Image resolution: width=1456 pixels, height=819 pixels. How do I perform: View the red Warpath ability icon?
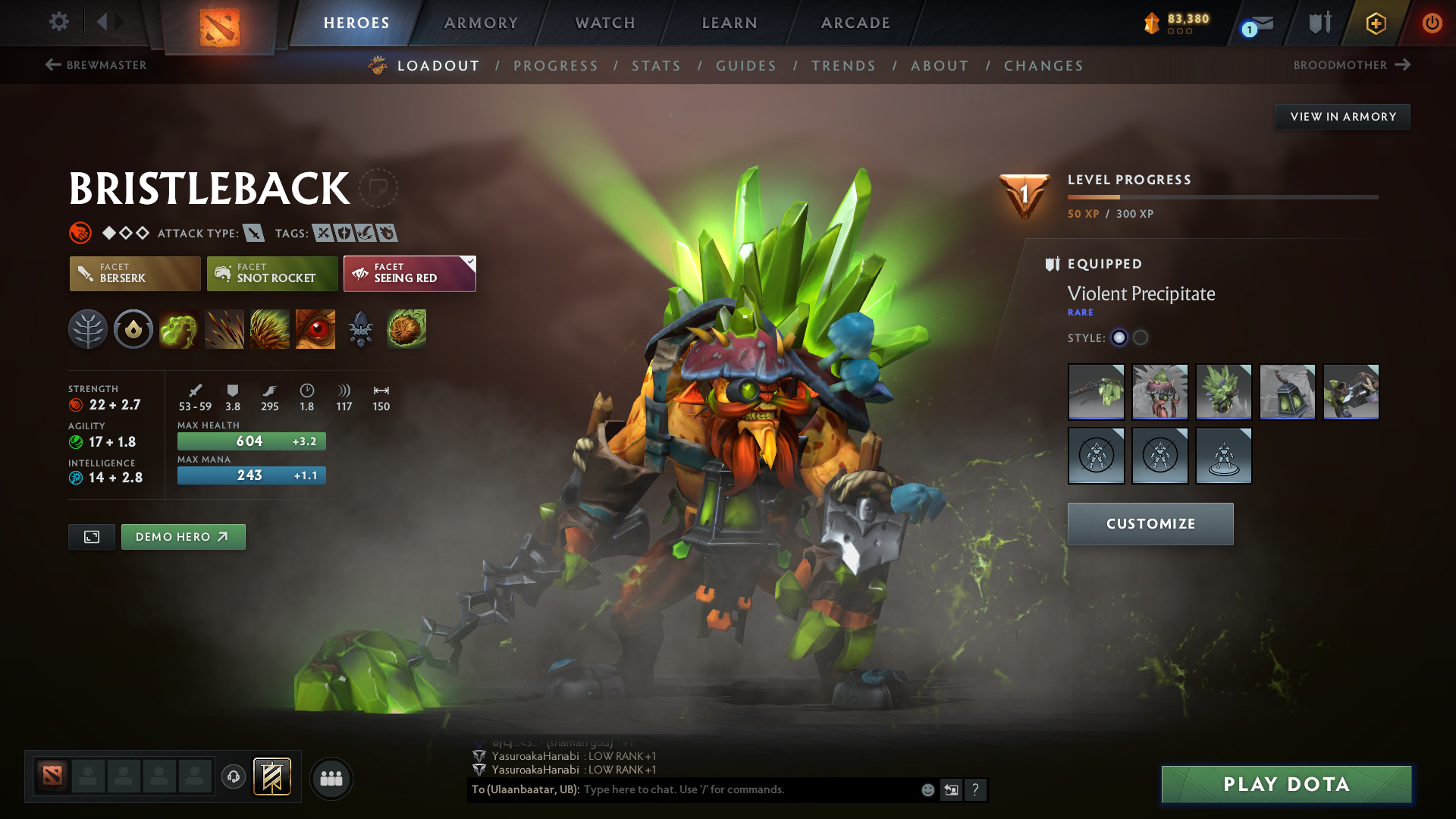click(x=315, y=329)
